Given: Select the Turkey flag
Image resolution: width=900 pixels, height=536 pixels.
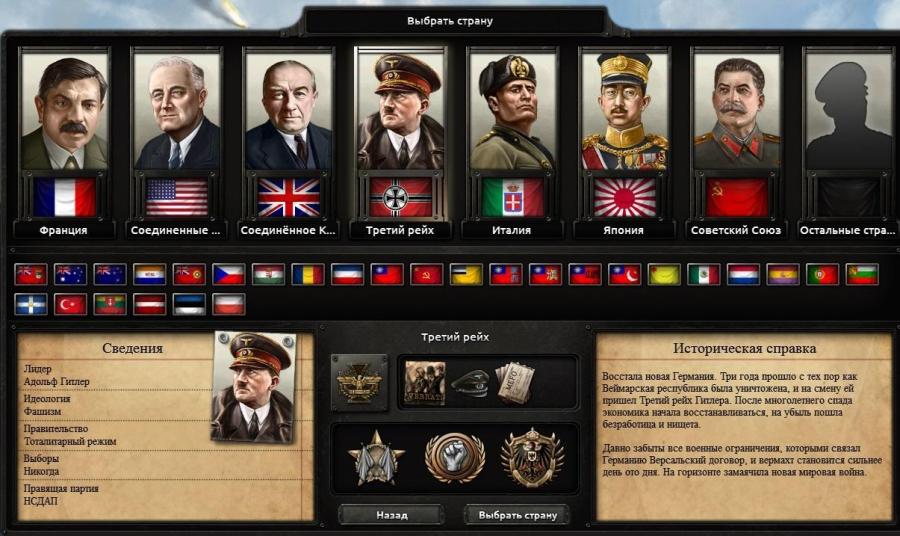Looking at the screenshot, I should pyautogui.click(x=70, y=304).
